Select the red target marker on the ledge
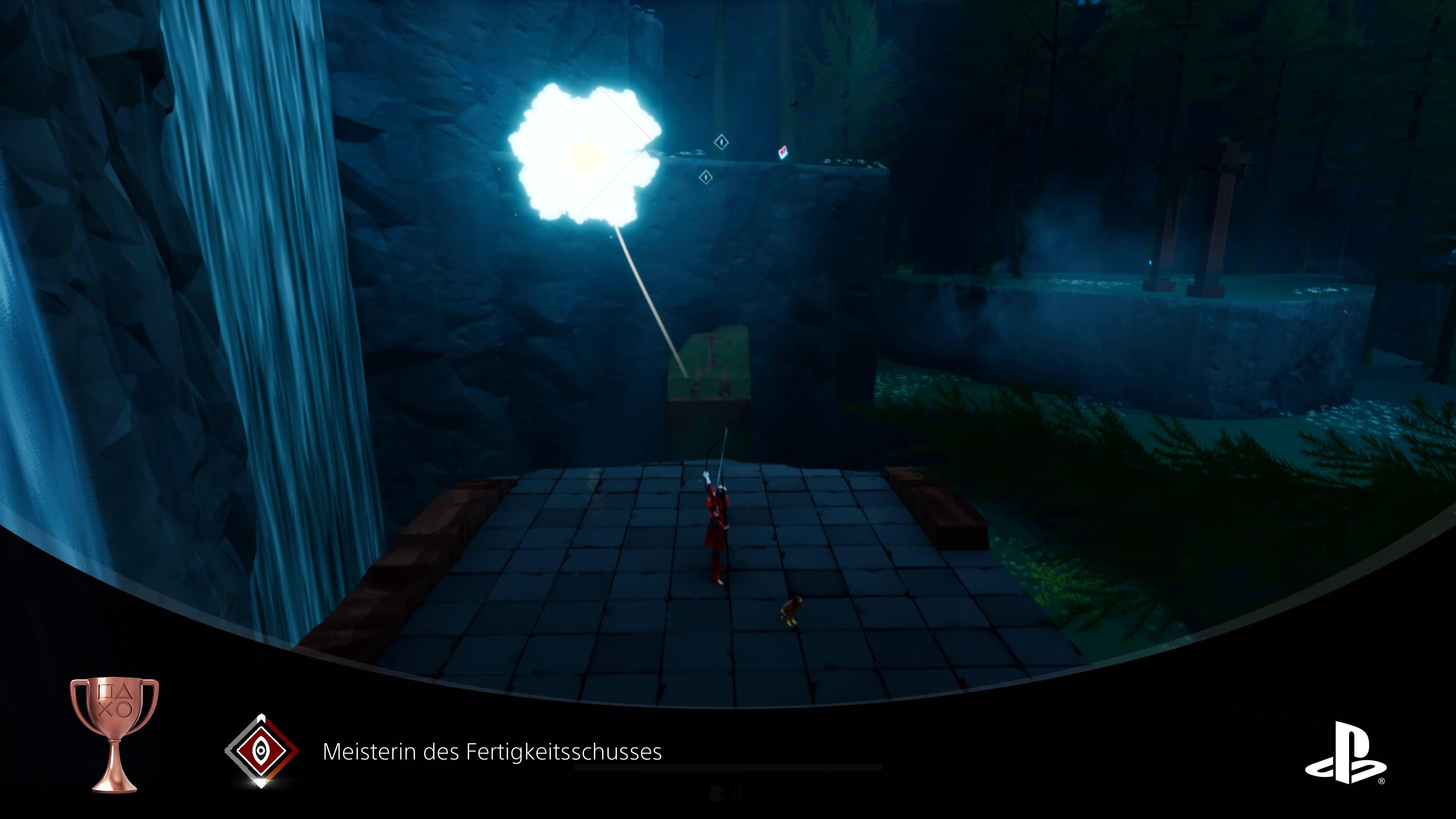The image size is (1456, 819). [x=783, y=152]
